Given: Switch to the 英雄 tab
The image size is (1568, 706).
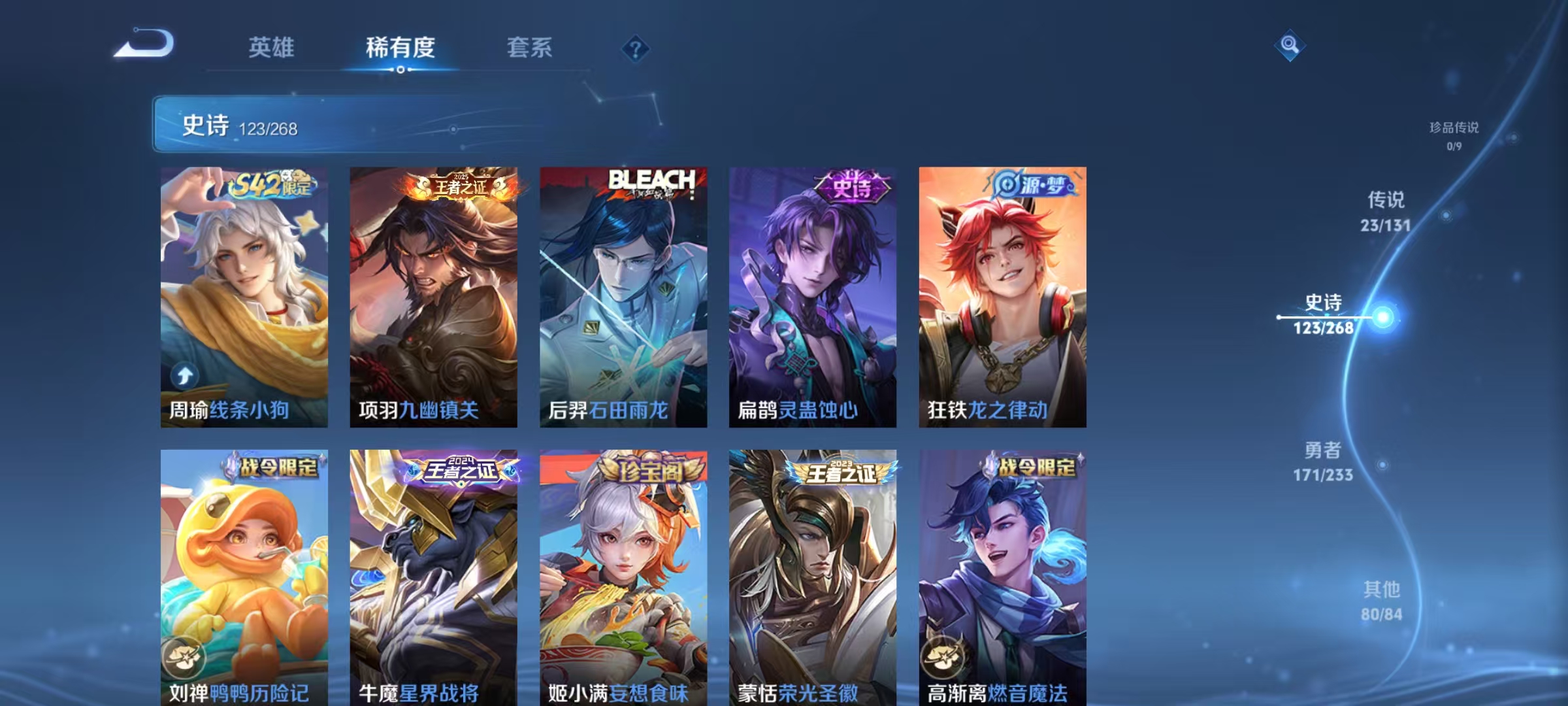Looking at the screenshot, I should click(x=272, y=48).
